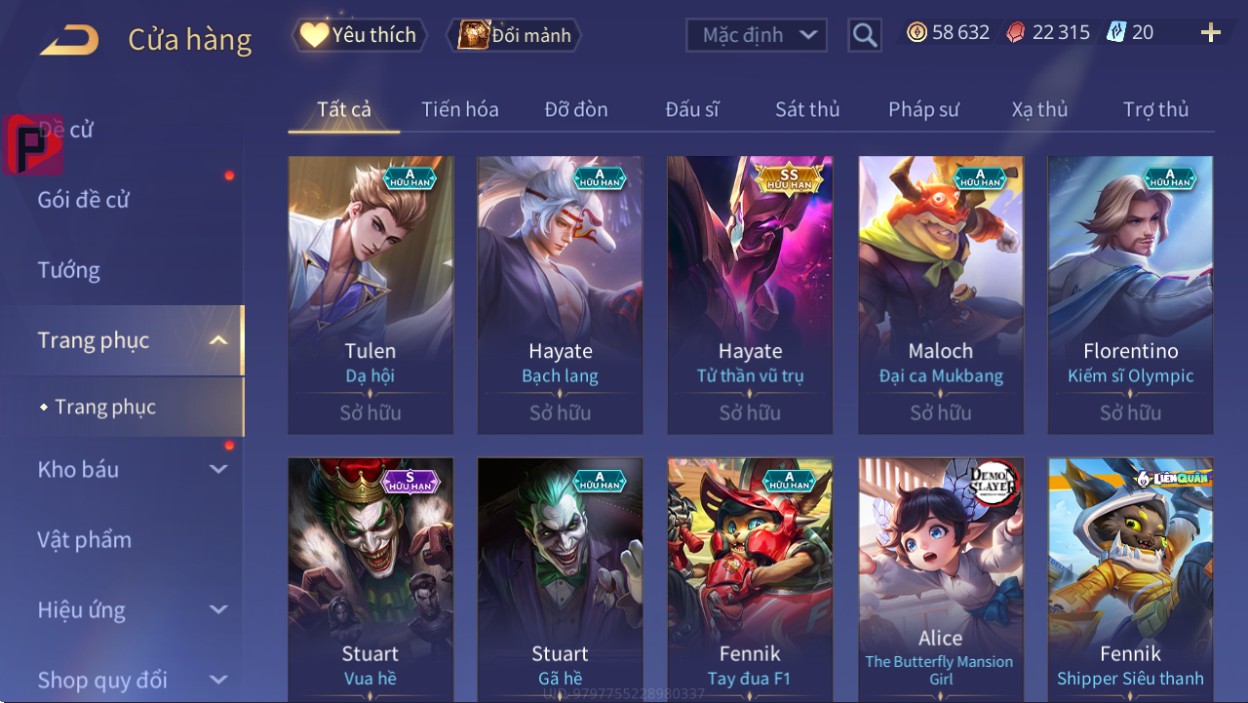1248x703 pixels.
Task: Select the Tulen Dạ hội skin card
Action: click(370, 295)
